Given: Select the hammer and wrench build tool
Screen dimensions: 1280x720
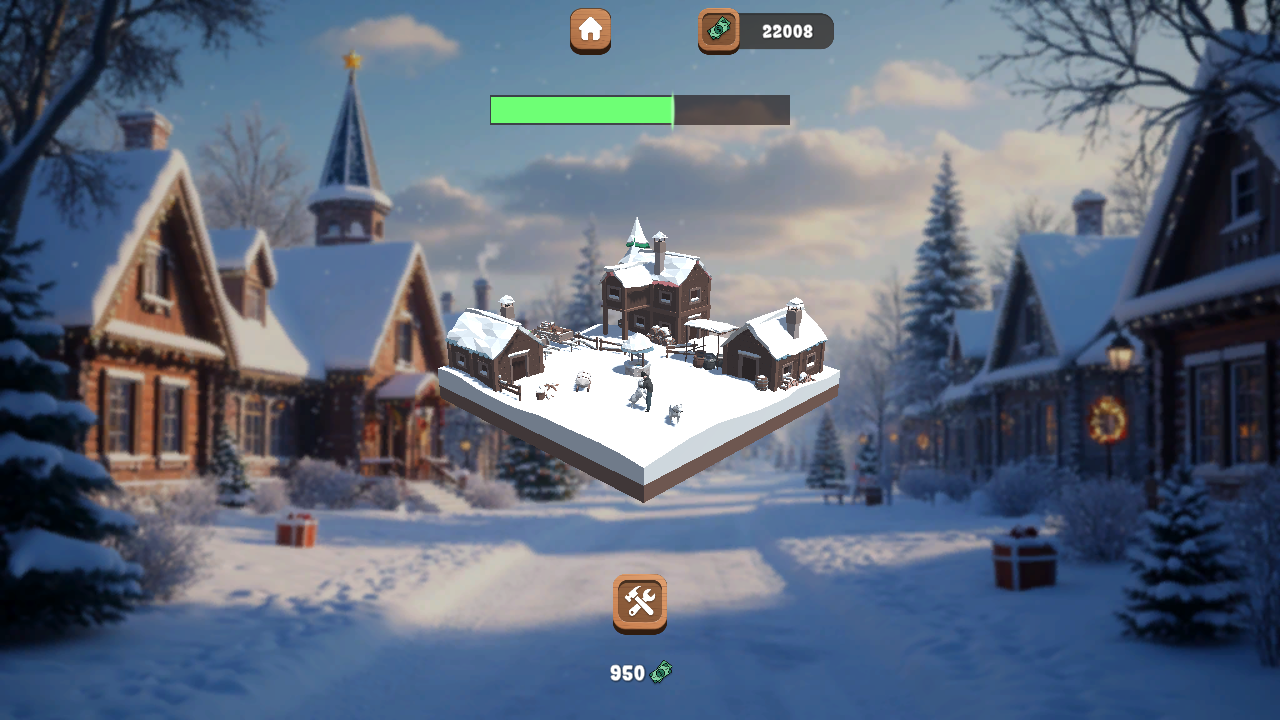Looking at the screenshot, I should [639, 602].
